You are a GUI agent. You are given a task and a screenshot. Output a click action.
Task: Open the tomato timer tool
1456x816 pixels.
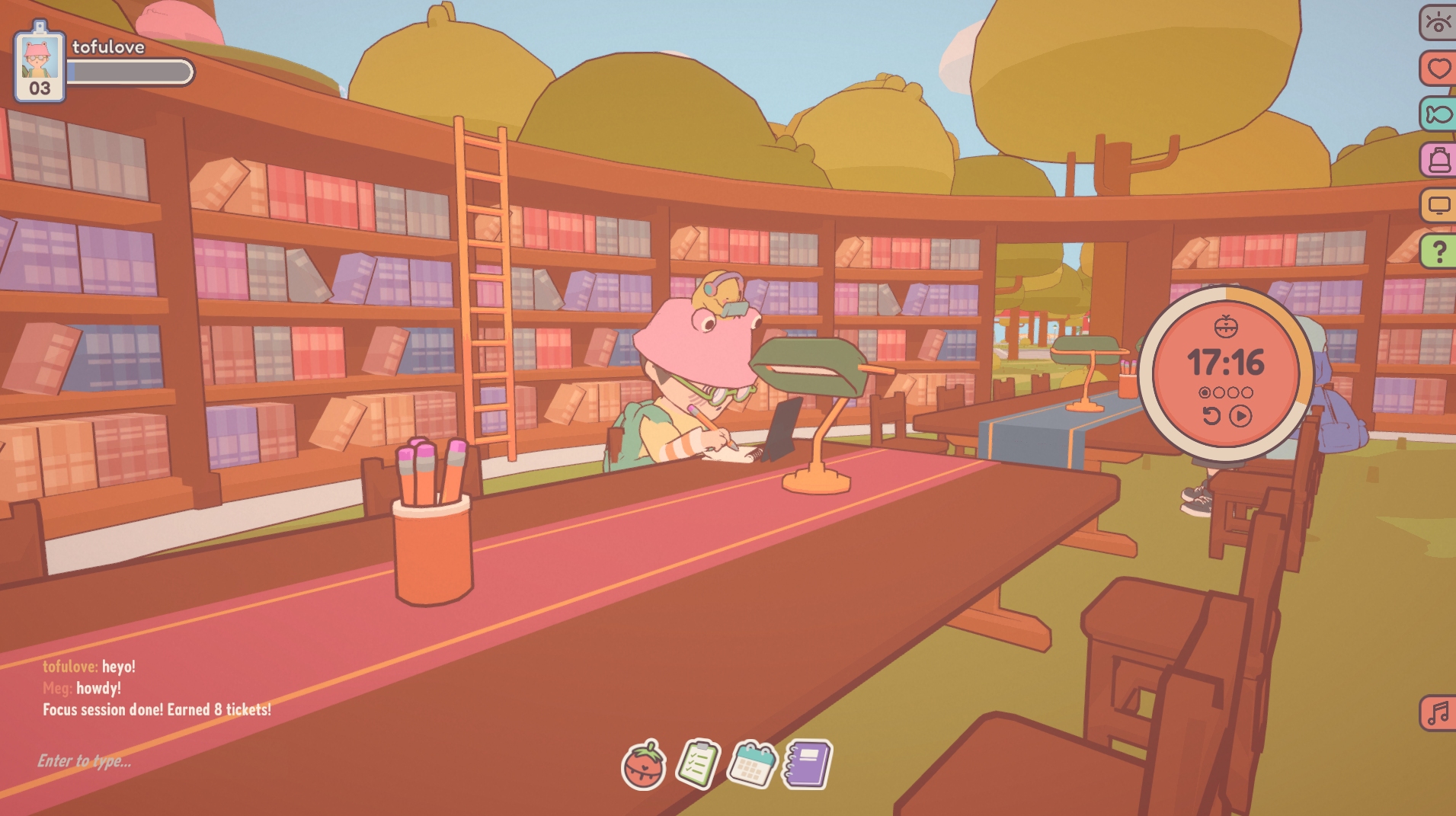[644, 765]
